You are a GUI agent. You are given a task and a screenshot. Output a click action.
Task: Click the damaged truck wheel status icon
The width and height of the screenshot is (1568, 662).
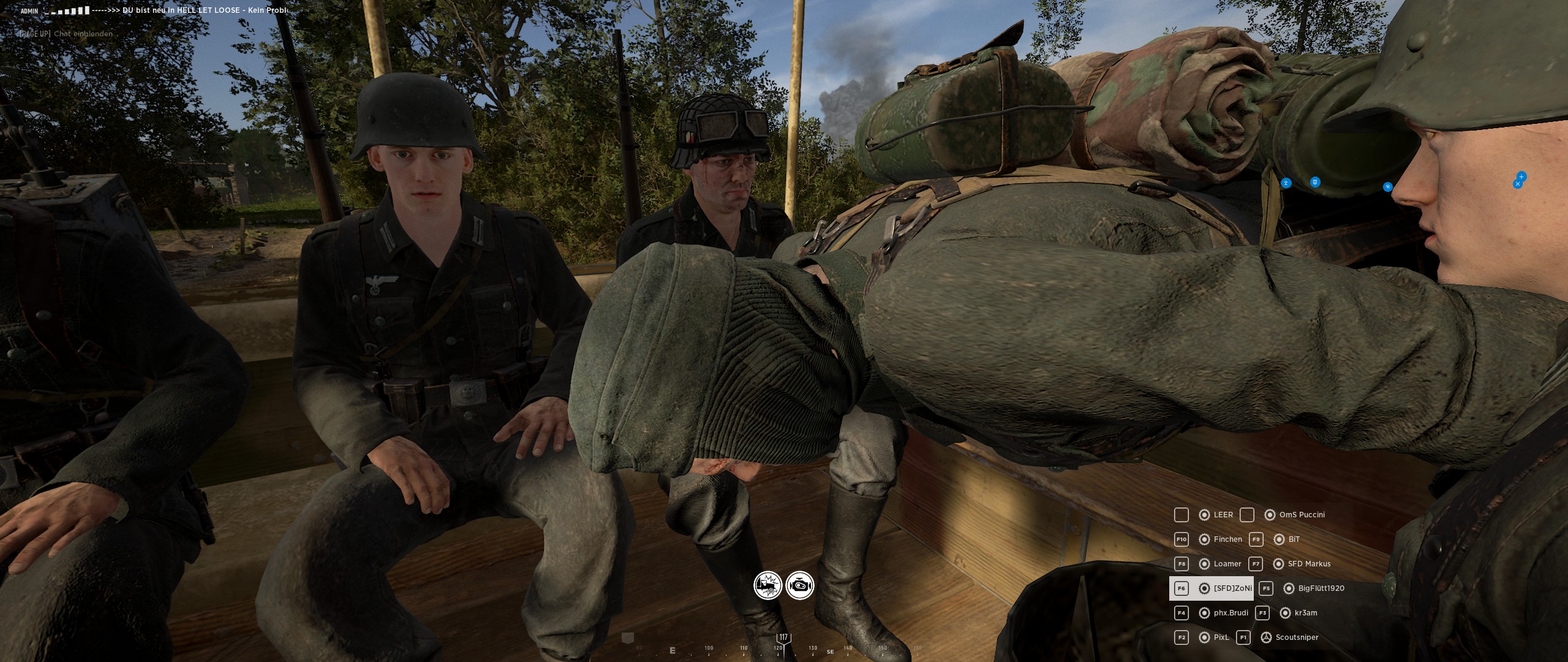tap(767, 586)
